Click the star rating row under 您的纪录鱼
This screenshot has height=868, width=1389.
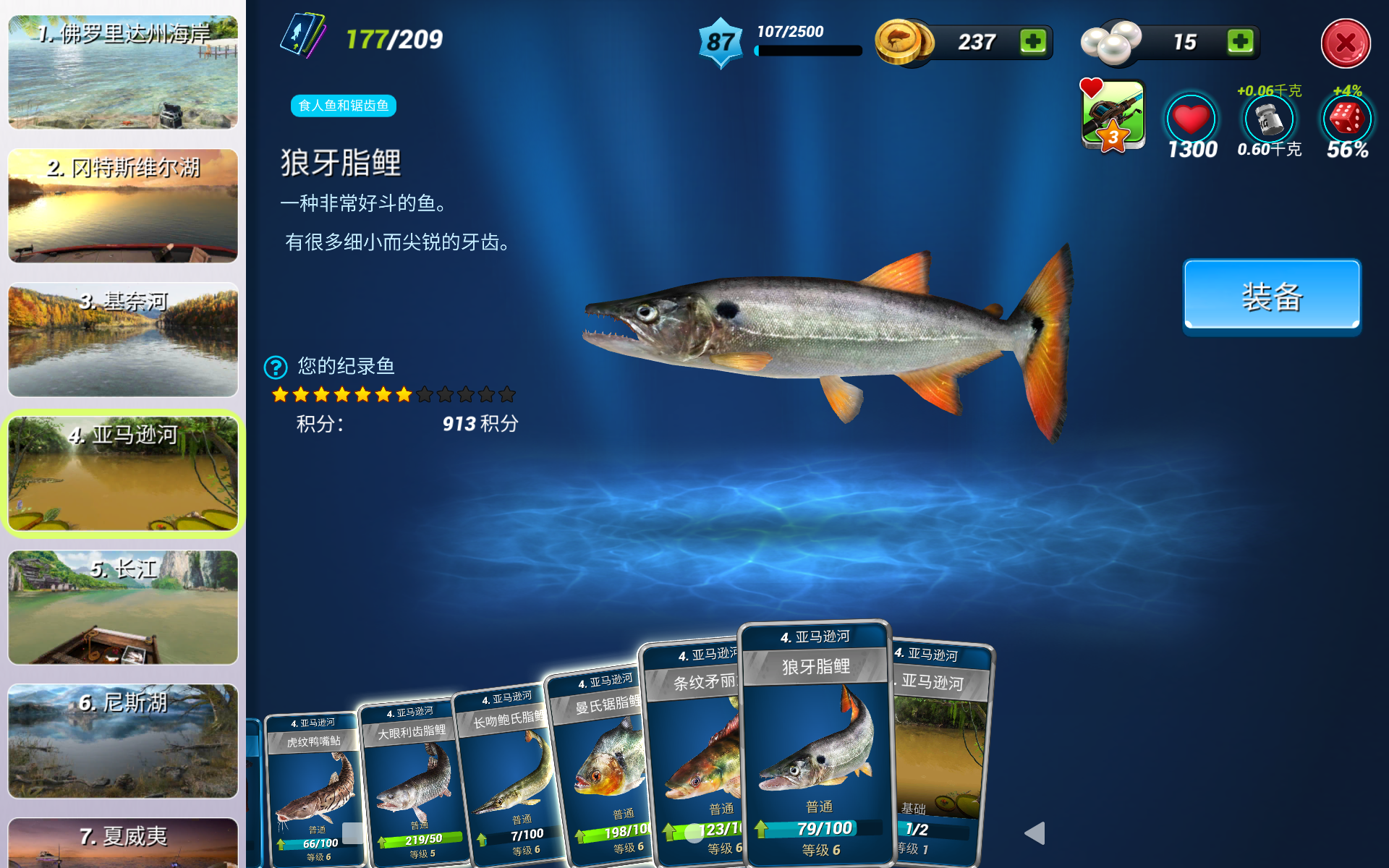pyautogui.click(x=391, y=394)
